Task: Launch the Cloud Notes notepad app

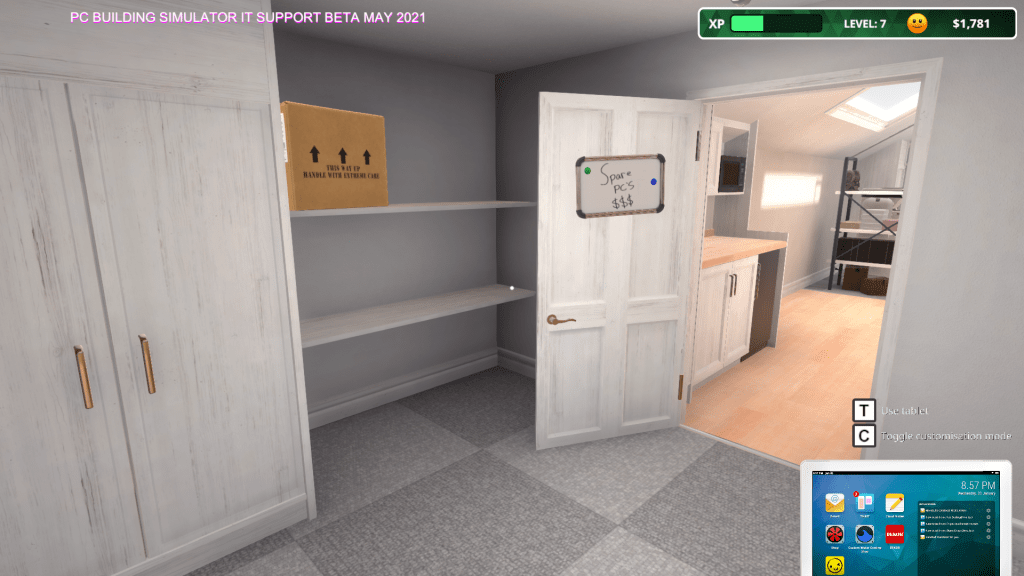Action: pos(894,503)
